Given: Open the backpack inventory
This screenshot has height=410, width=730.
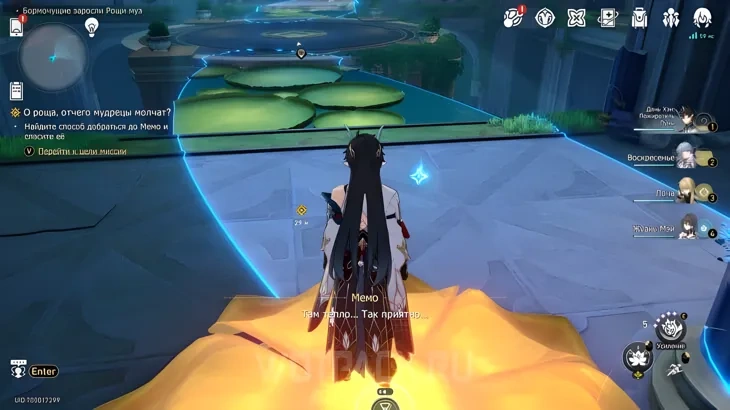Looking at the screenshot, I should (x=640, y=18).
